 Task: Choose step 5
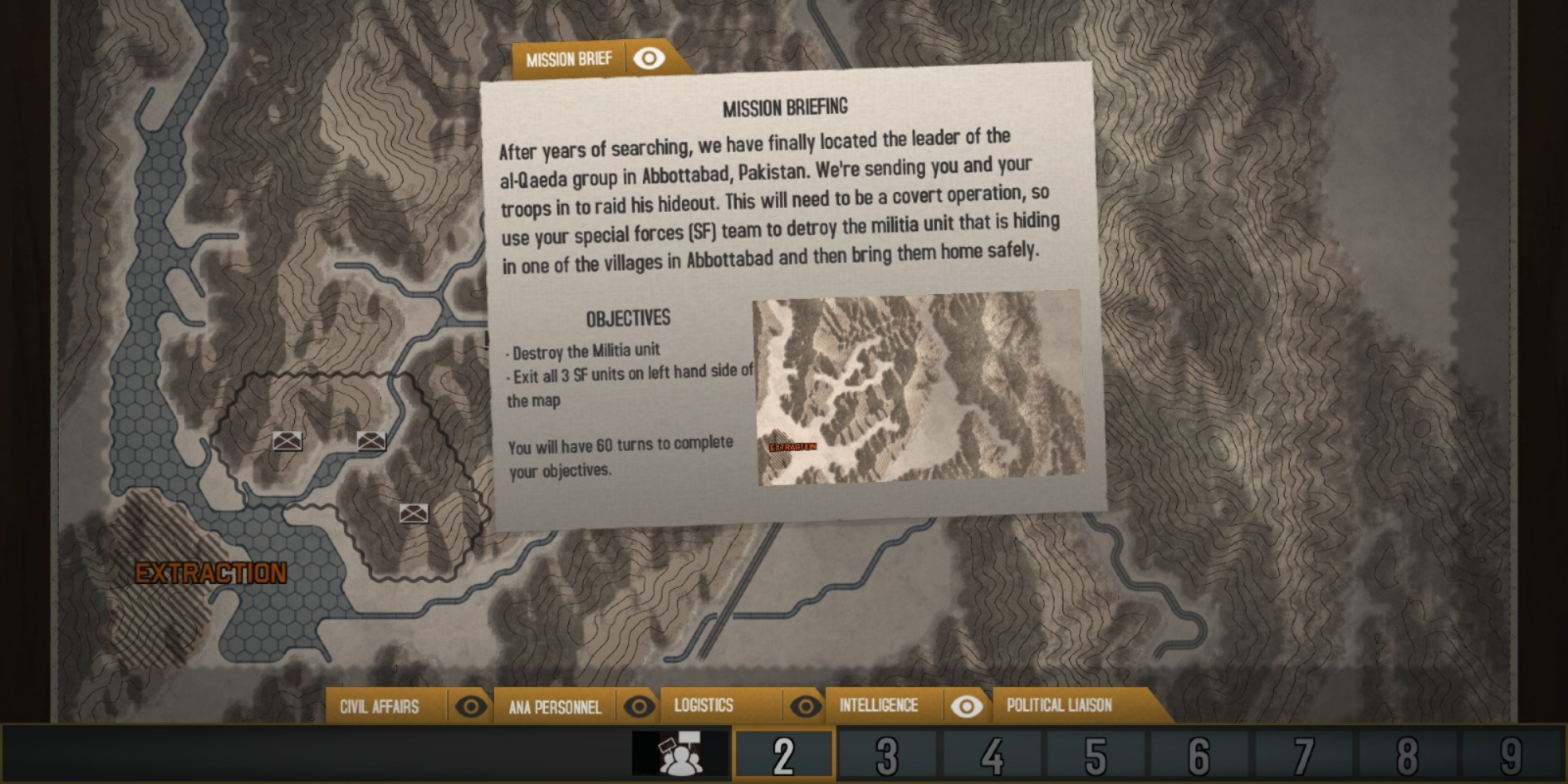coord(1096,756)
